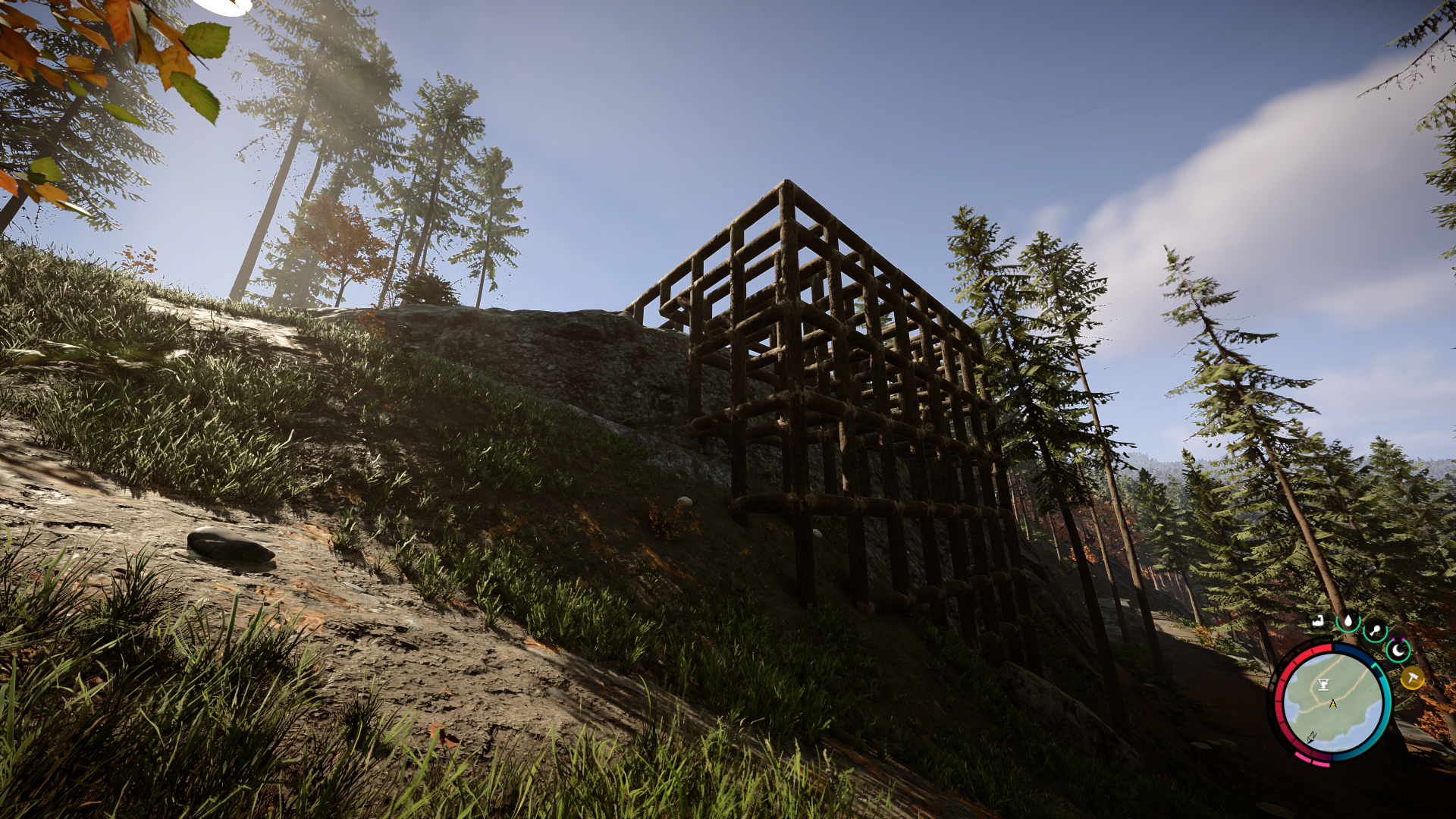This screenshot has width=1456, height=819.
Task: Click the strength arm icon
Action: [1317, 621]
